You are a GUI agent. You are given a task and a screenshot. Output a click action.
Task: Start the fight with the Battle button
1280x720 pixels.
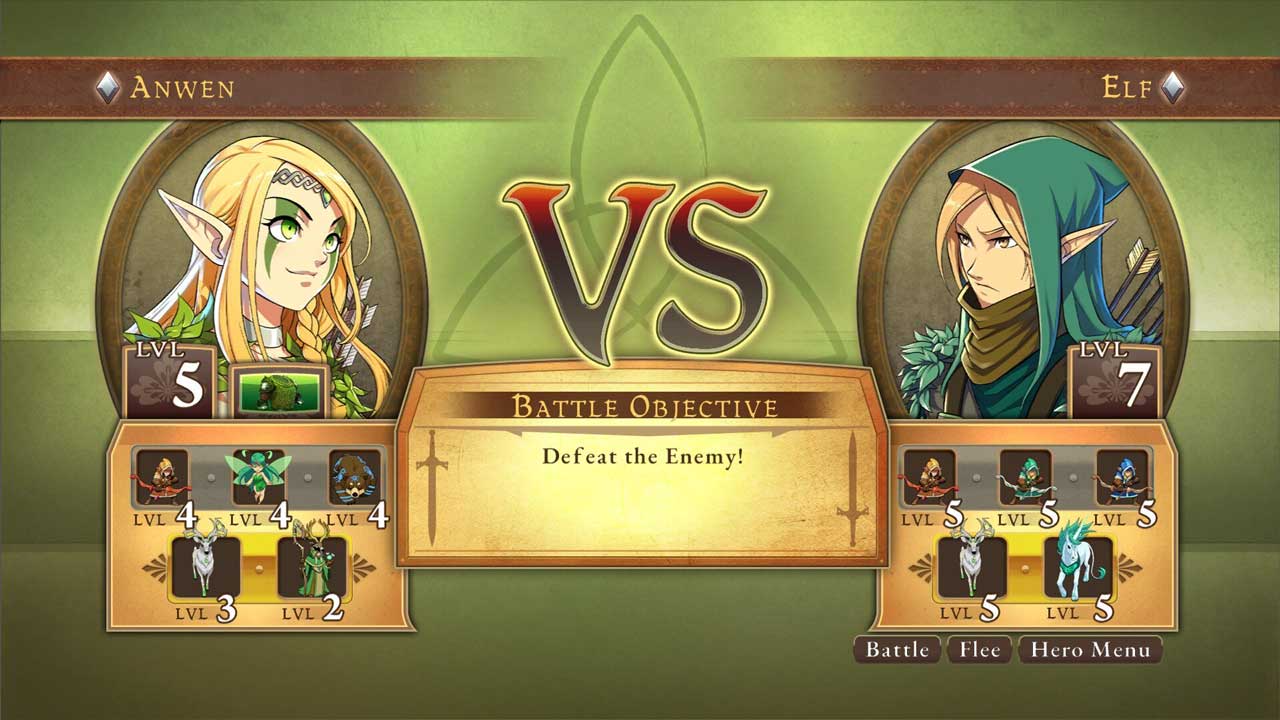point(897,650)
